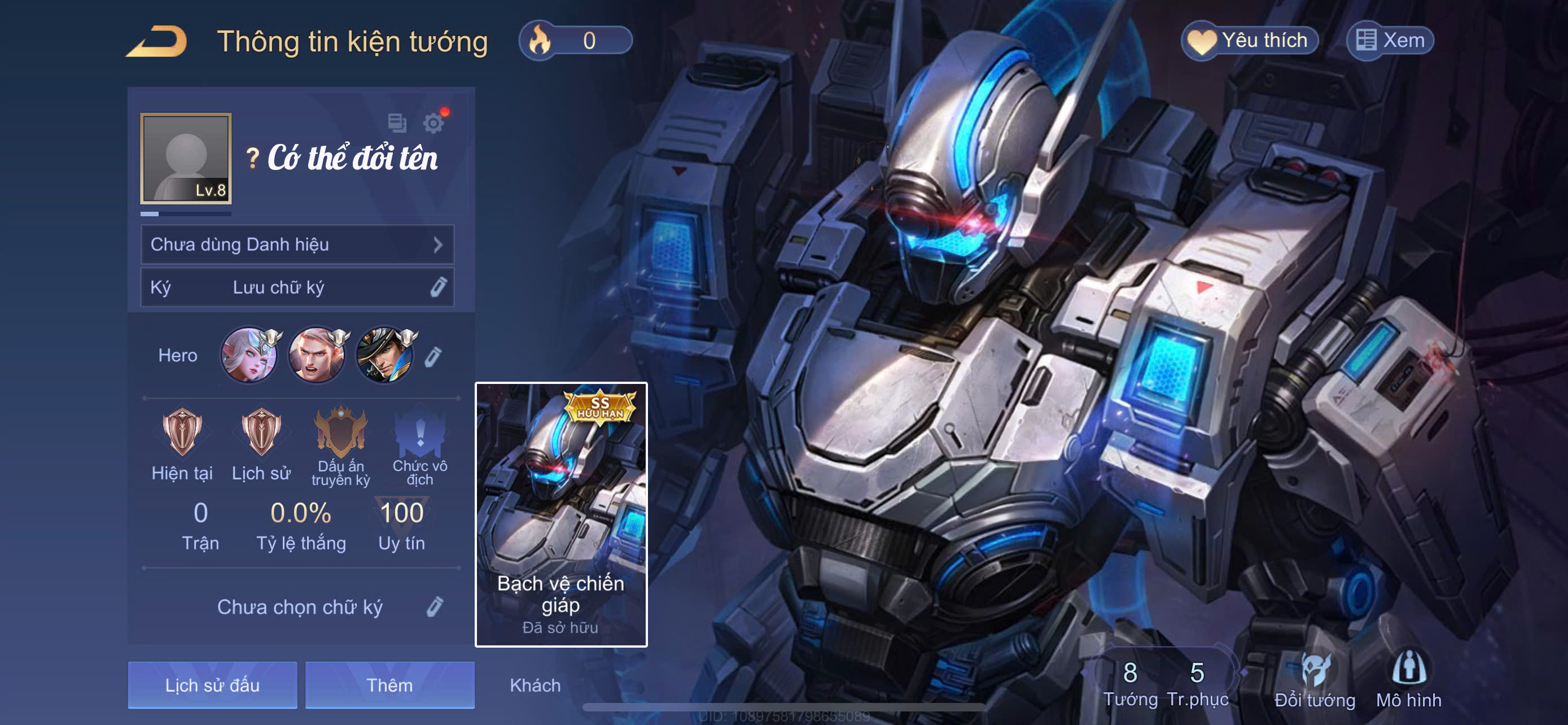Image resolution: width=1568 pixels, height=725 pixels.
Task: Choose the red-haired male hero portrait
Action: 317,355
